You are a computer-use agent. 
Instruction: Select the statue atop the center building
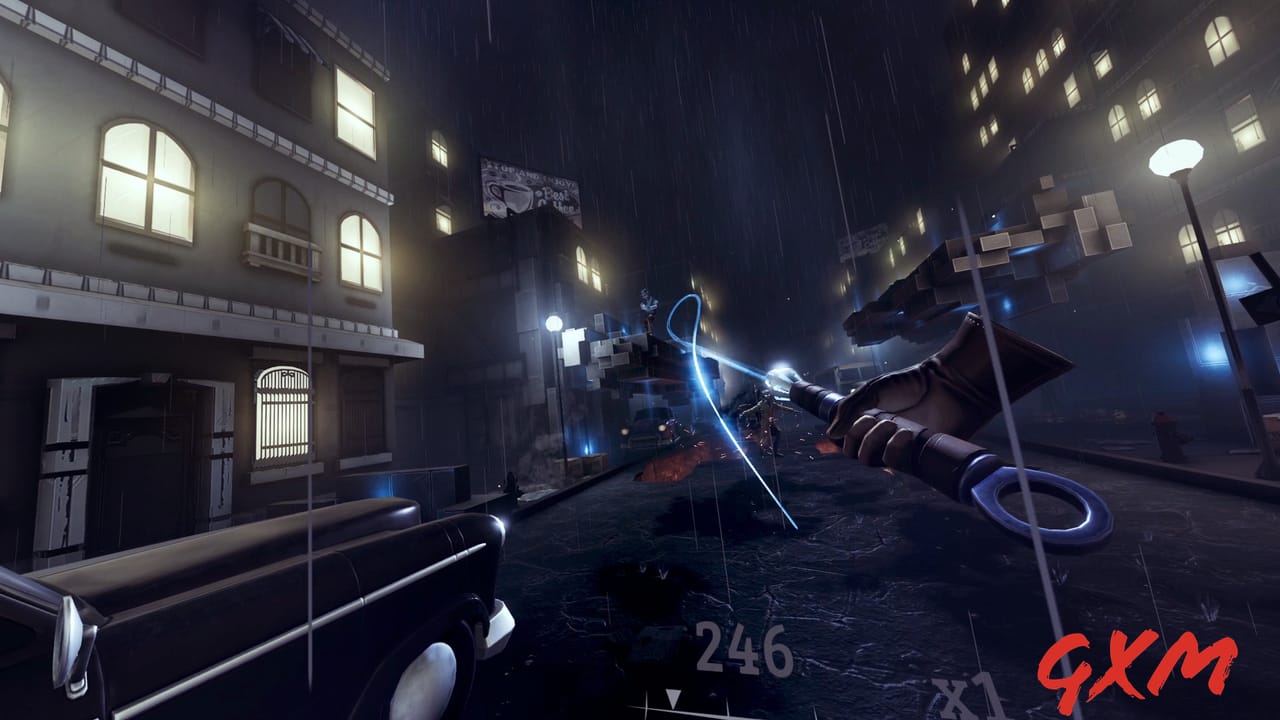pyautogui.click(x=648, y=300)
